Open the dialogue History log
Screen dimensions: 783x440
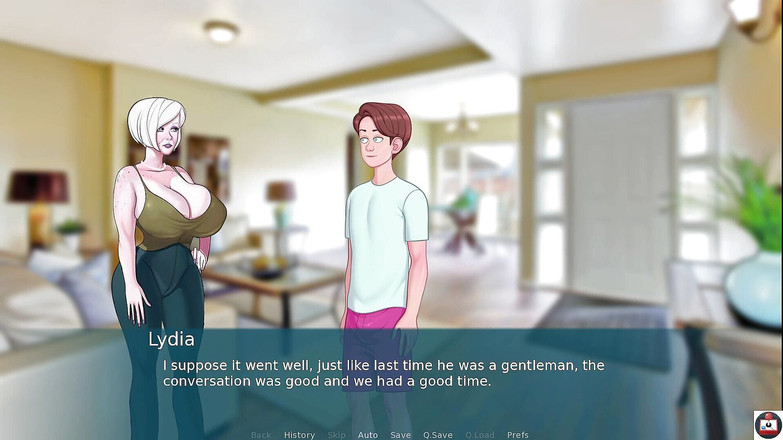coord(299,435)
